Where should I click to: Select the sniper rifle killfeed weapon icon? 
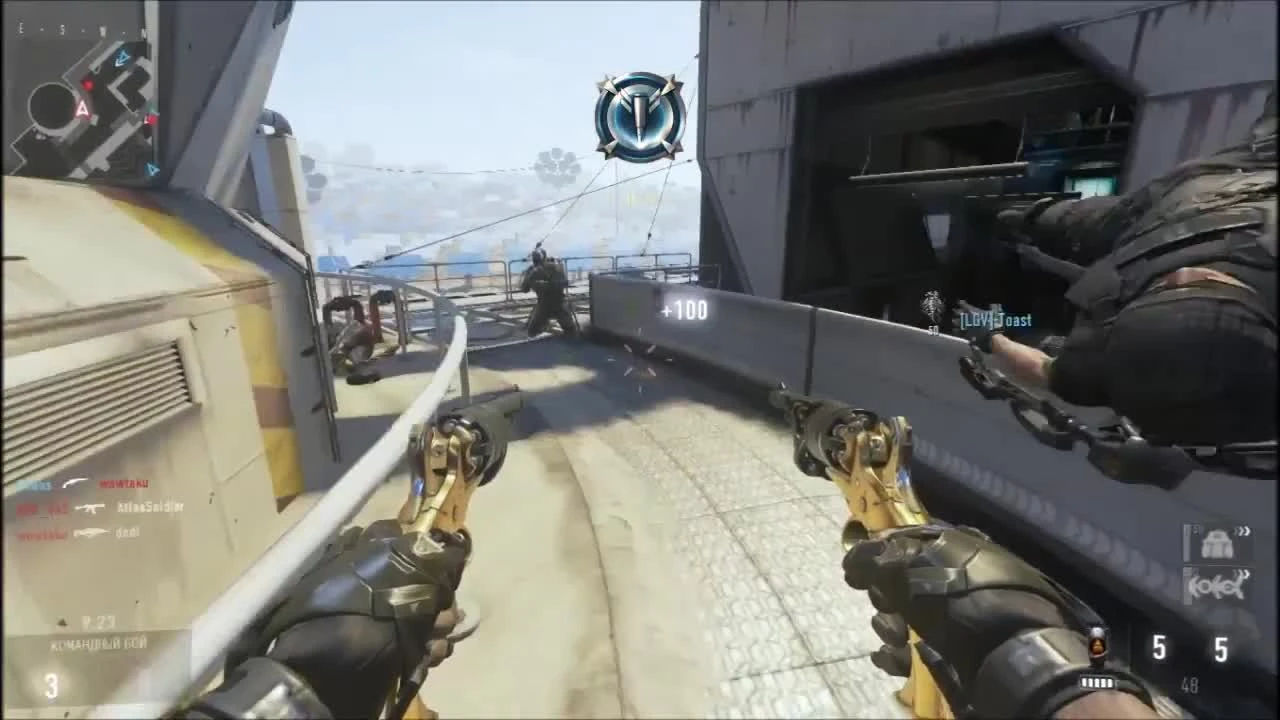point(92,532)
